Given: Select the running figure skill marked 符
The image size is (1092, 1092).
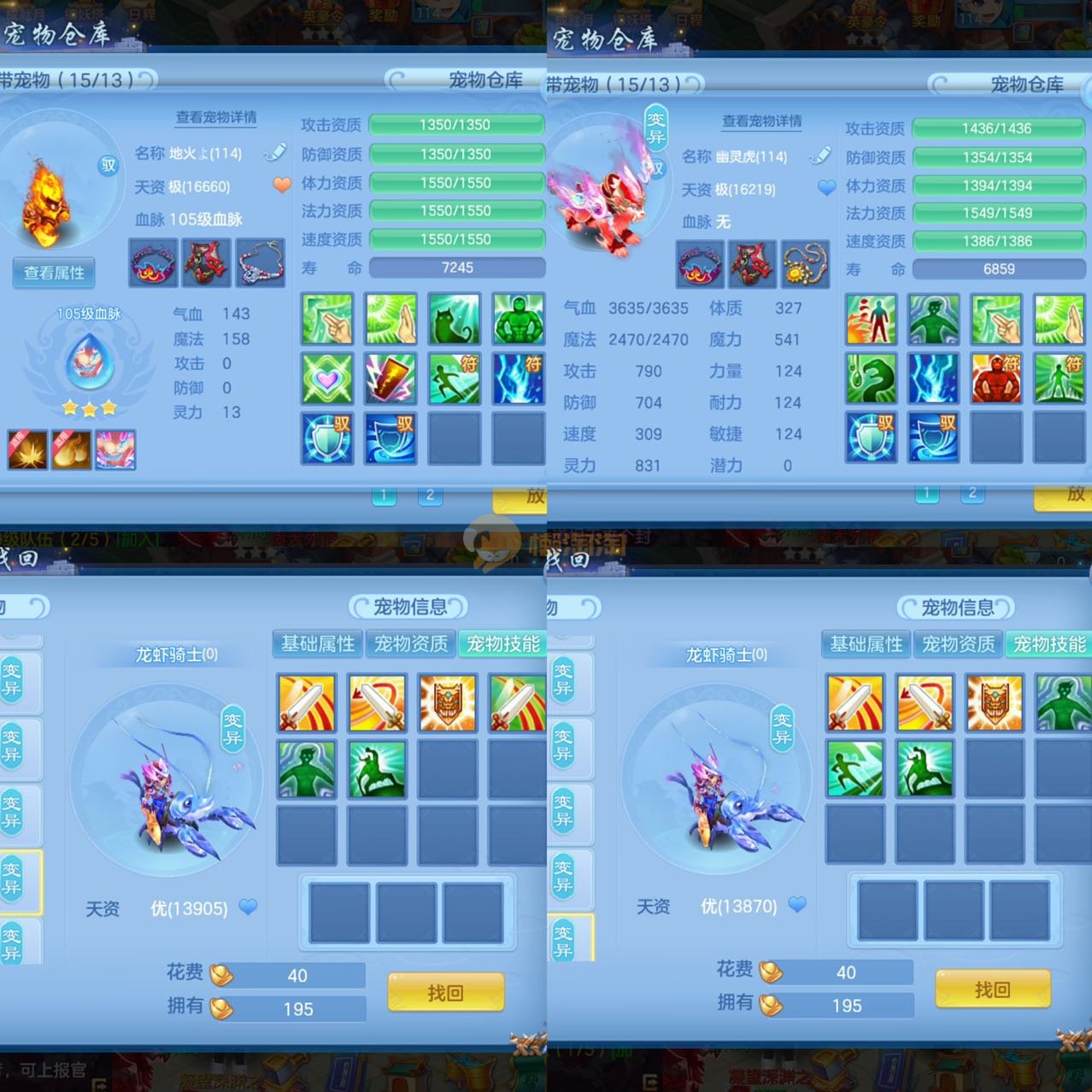Looking at the screenshot, I should 454,379.
